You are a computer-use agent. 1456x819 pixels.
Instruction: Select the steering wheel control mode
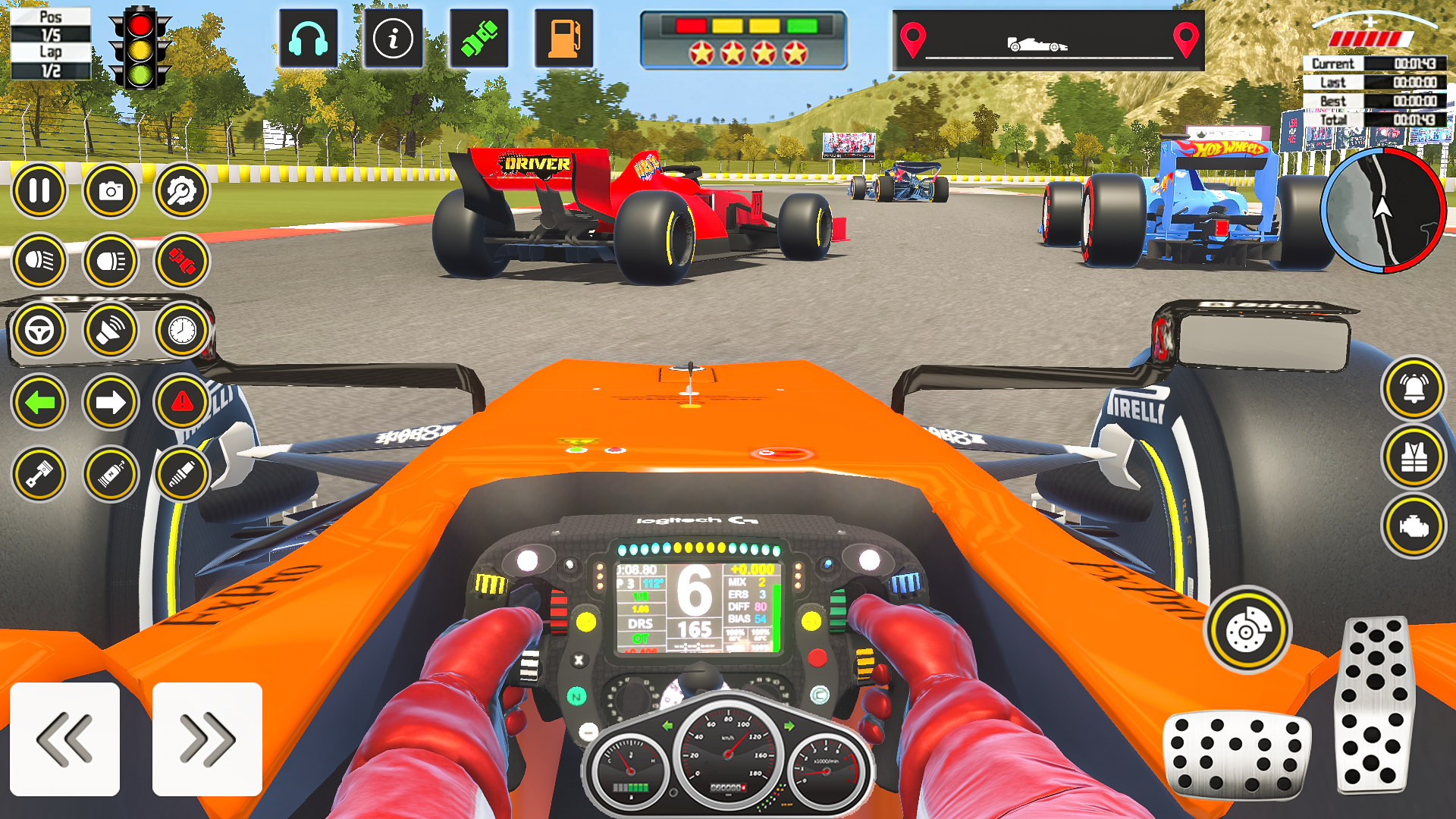39,331
